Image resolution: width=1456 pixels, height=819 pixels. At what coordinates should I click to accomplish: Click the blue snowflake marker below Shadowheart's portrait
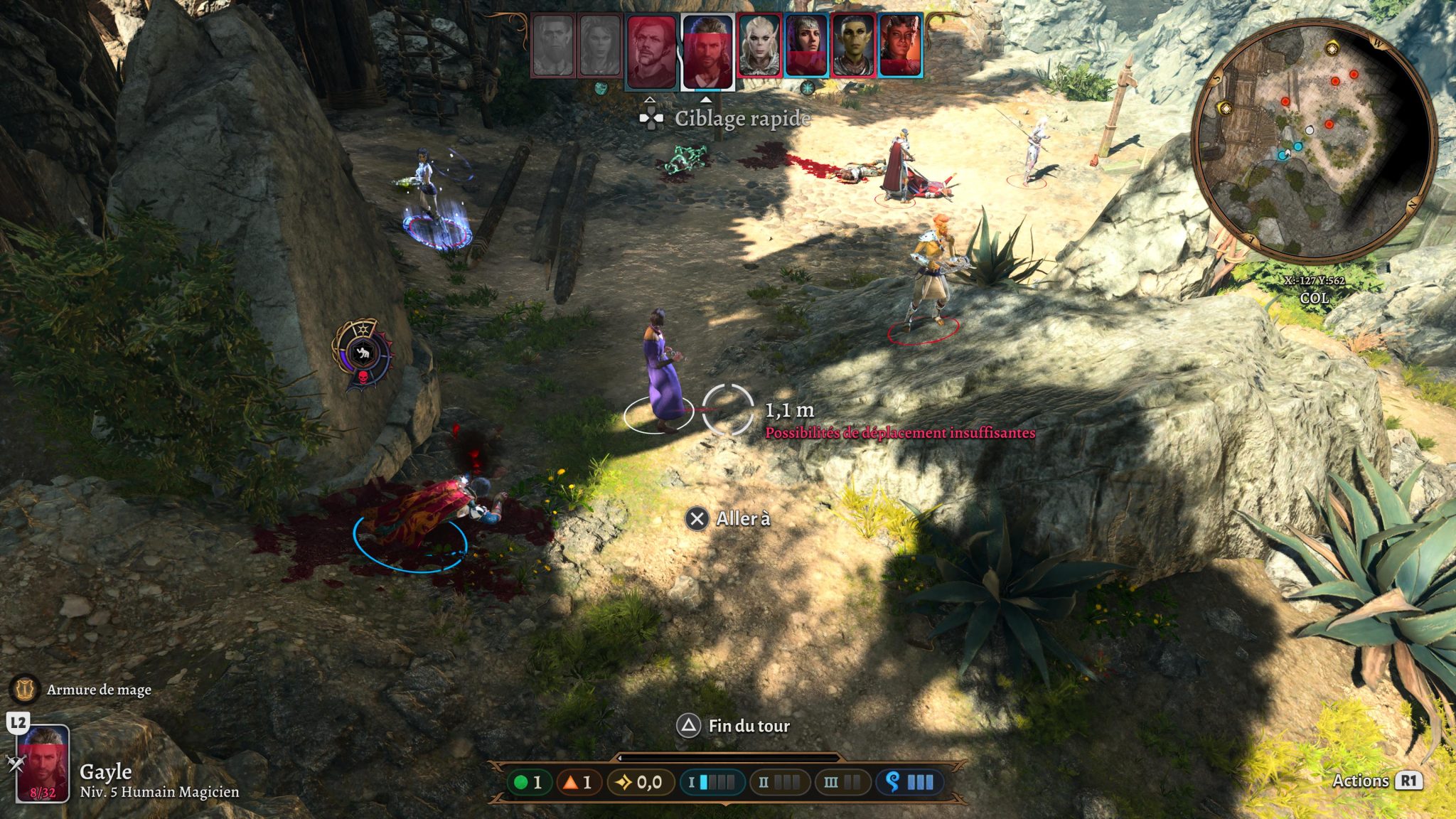(808, 88)
